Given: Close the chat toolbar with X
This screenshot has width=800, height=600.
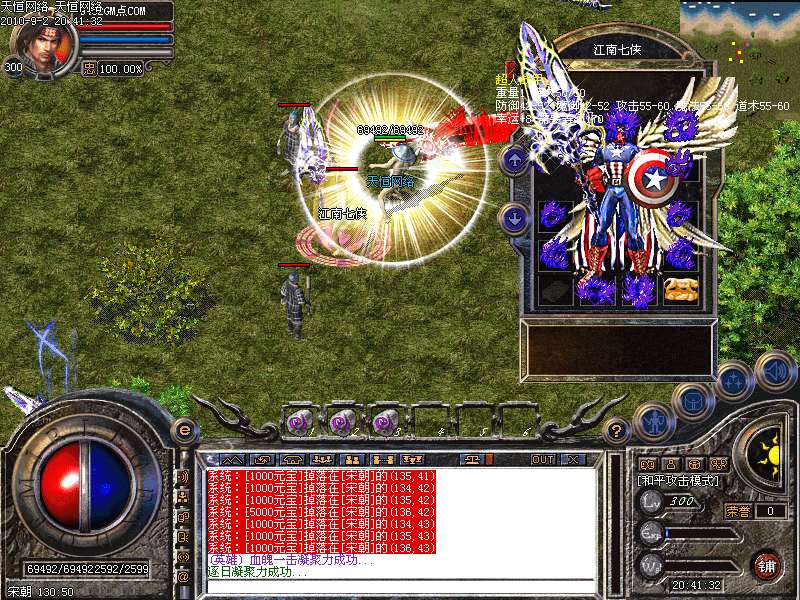Looking at the screenshot, I should (x=574, y=459).
